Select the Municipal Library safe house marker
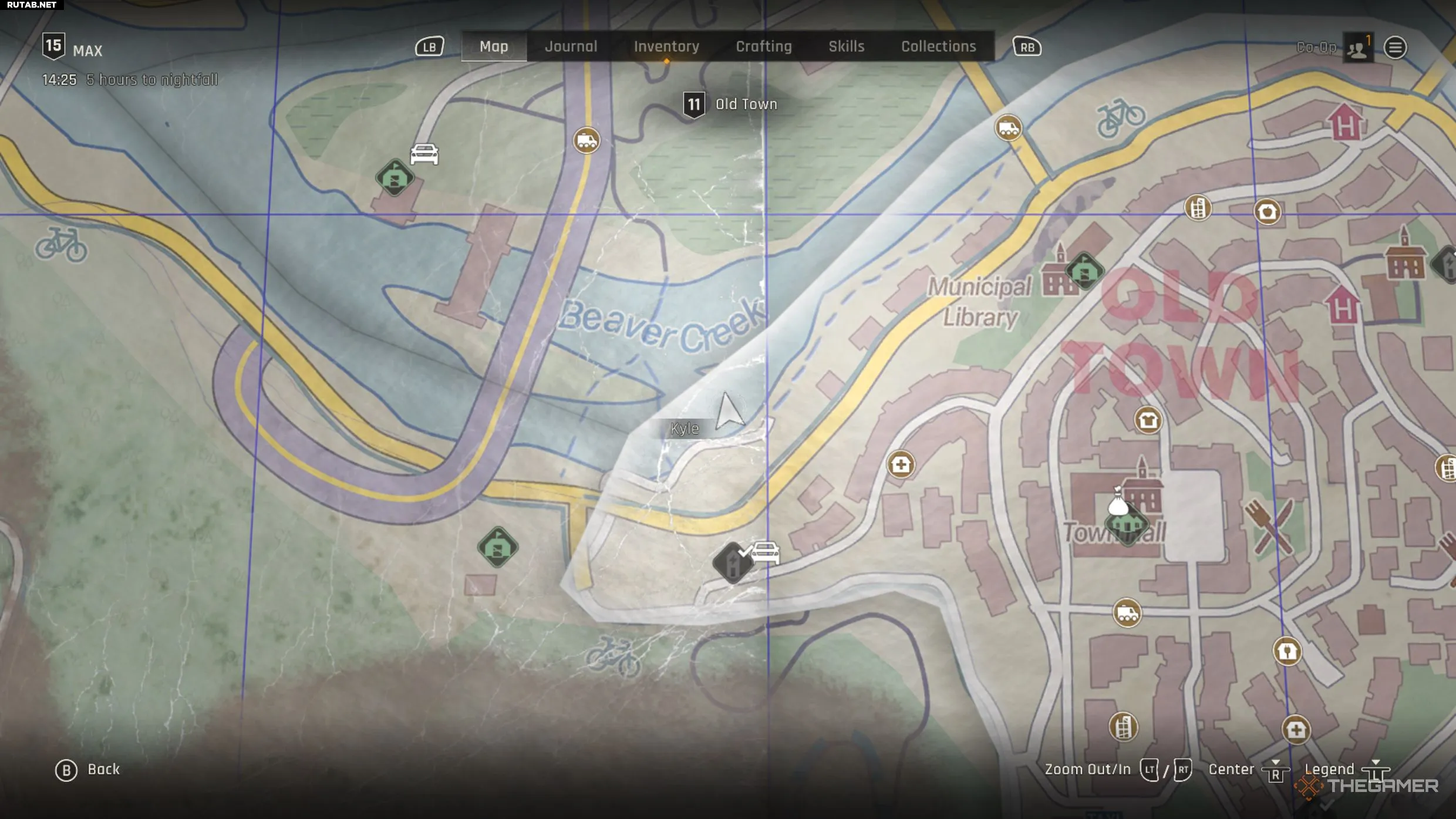The width and height of the screenshot is (1456, 819). tap(1084, 272)
